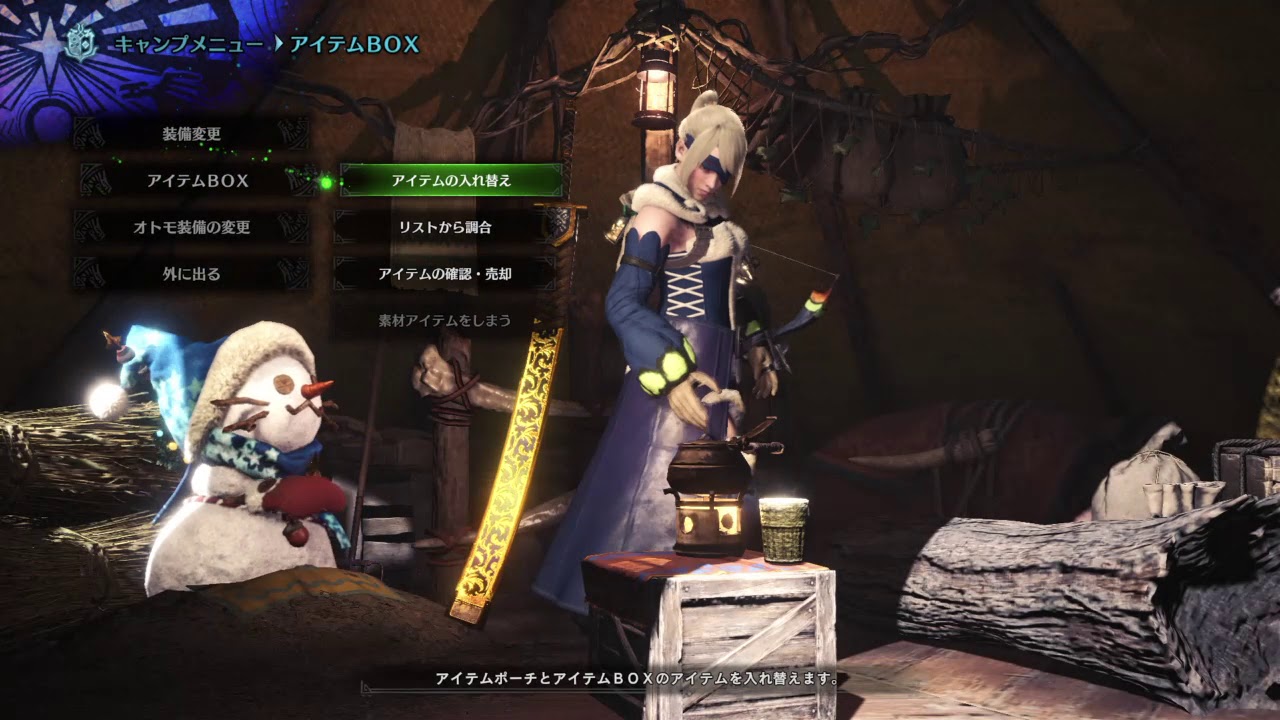Open the アイテムBOX menu entry
The height and width of the screenshot is (720, 1280).
(197, 180)
